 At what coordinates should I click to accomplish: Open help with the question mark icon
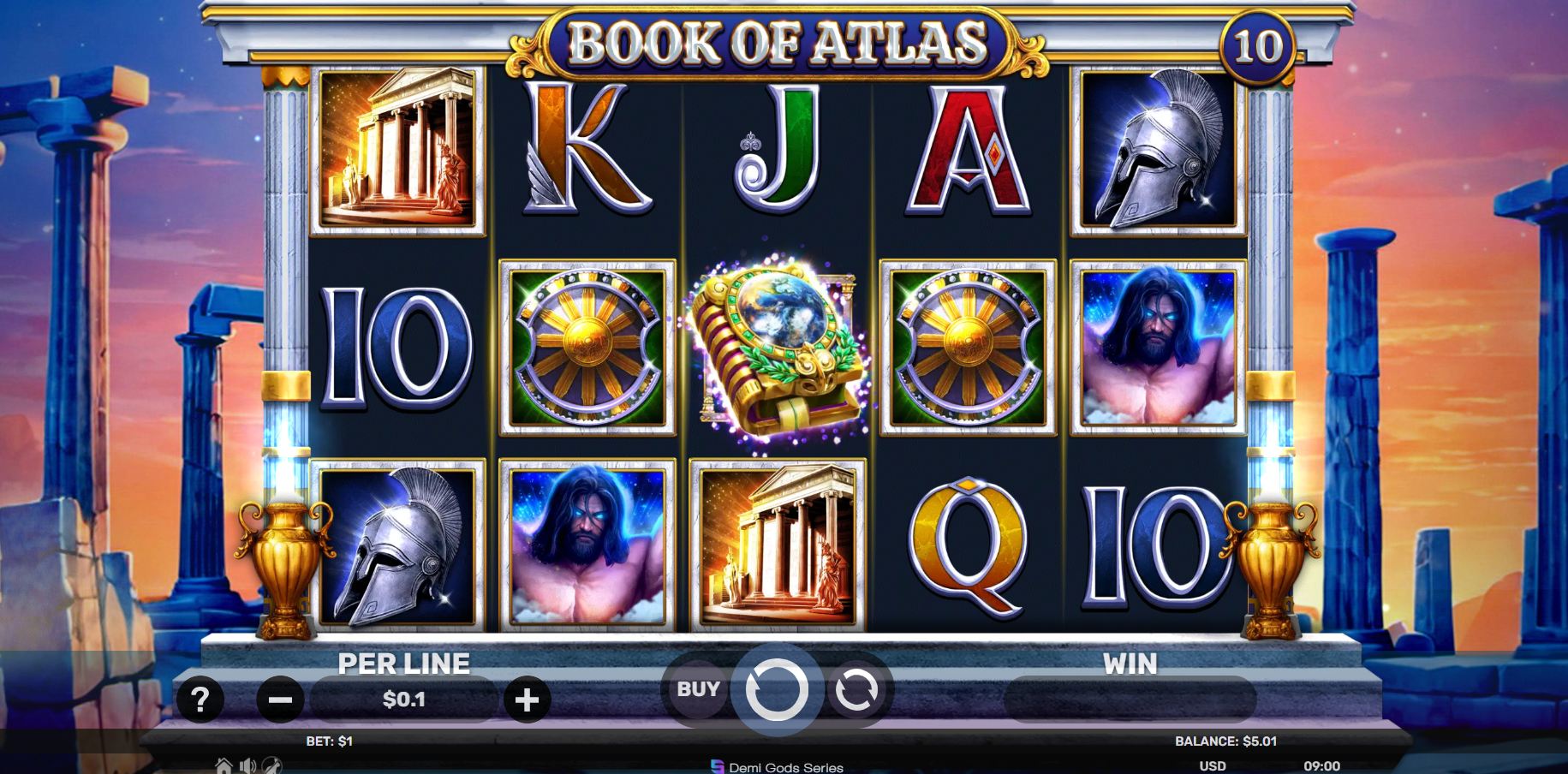pos(200,700)
